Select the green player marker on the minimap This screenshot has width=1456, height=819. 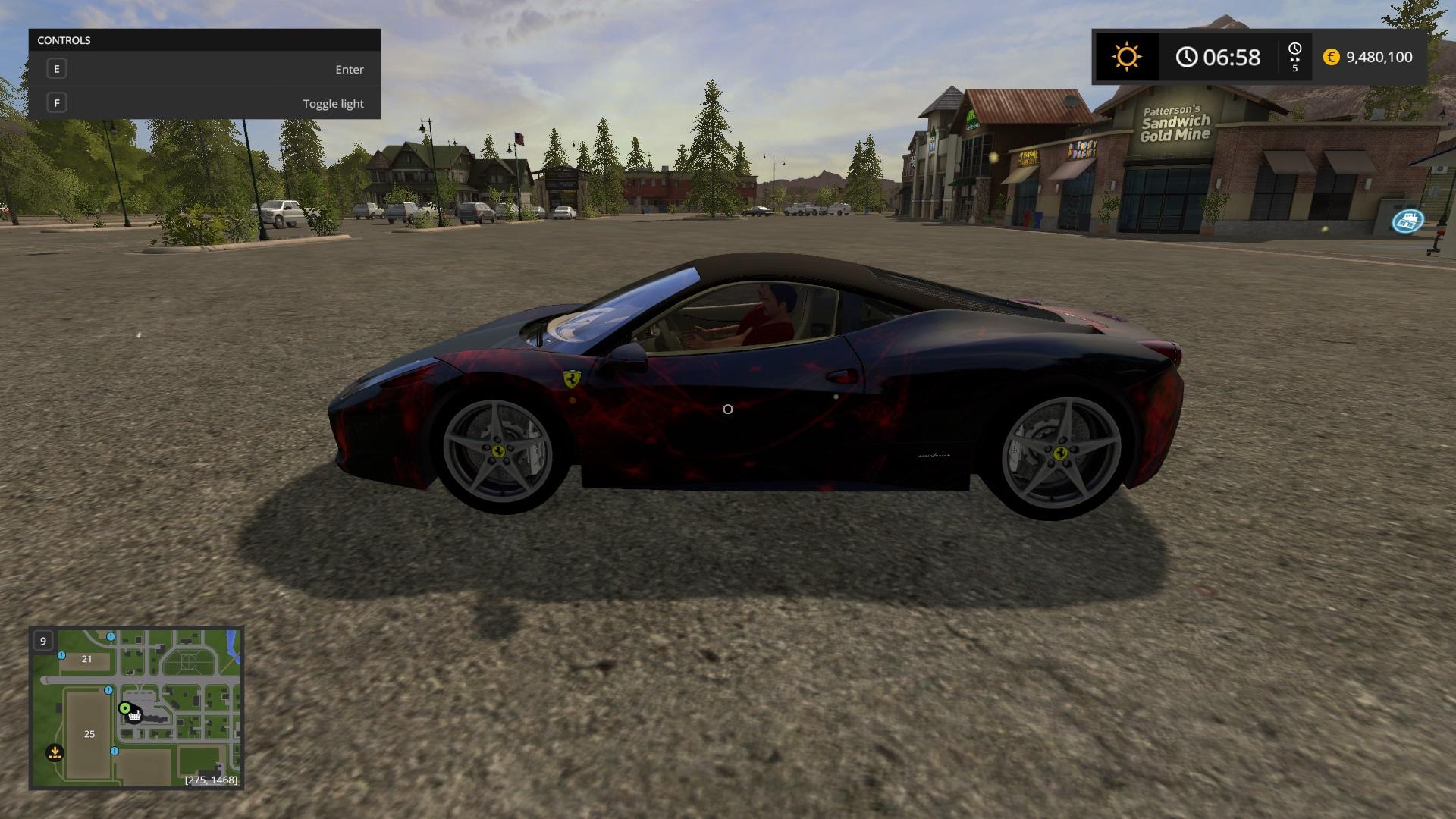124,708
